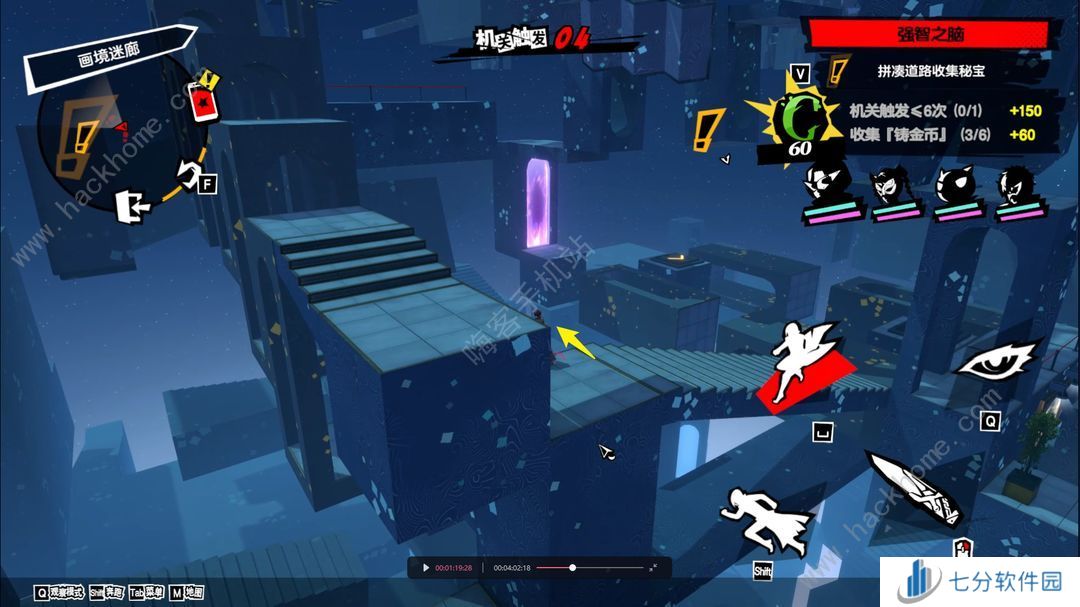
Task: Choose the second masked party member portrait
Action: (x=893, y=191)
